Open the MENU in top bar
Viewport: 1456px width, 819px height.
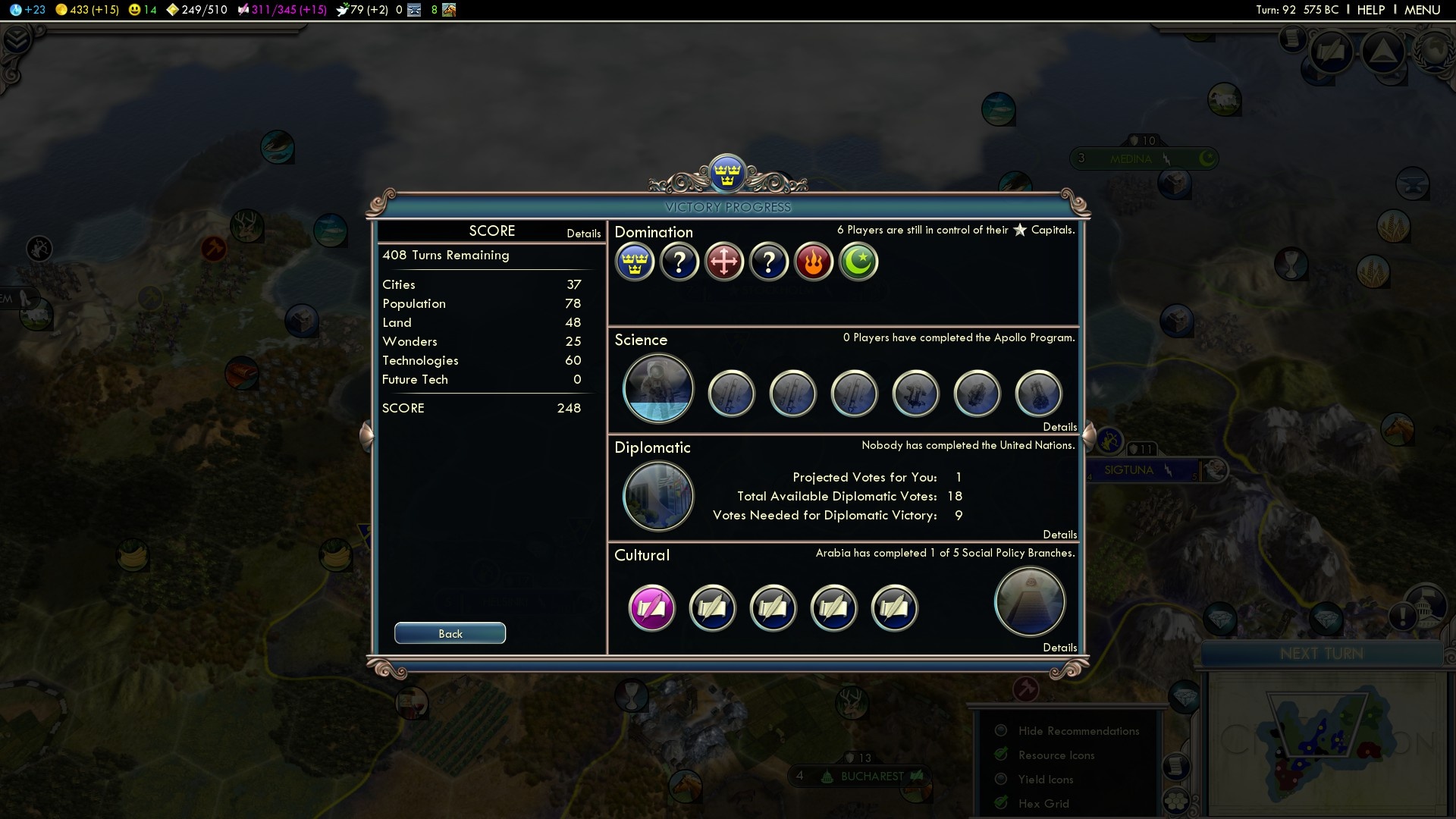pyautogui.click(x=1422, y=10)
